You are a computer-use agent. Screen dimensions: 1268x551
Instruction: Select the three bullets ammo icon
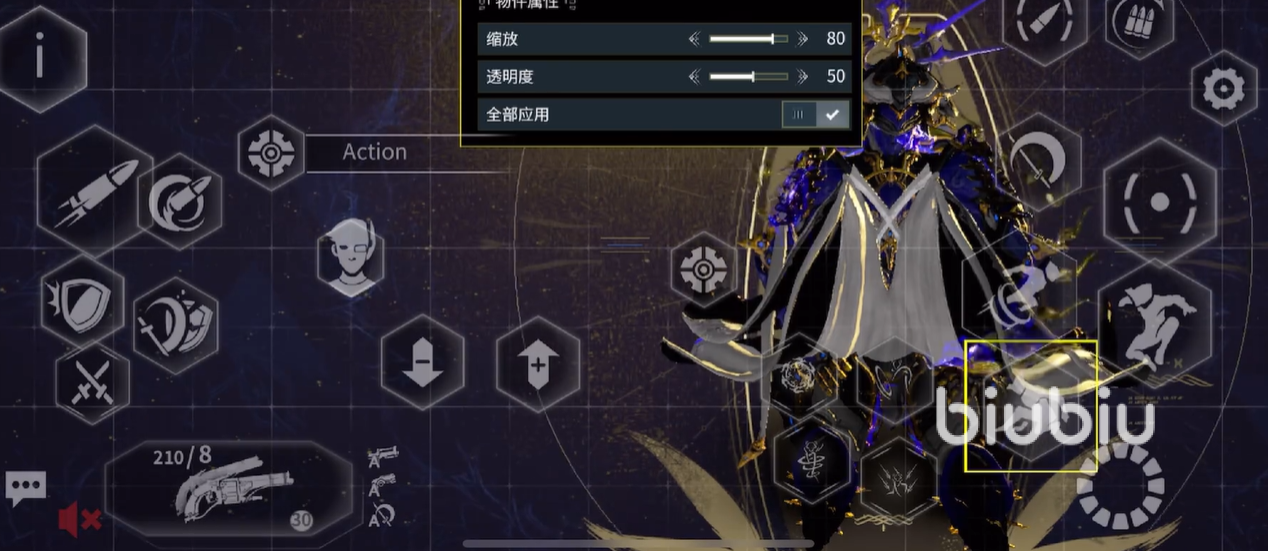[x=1139, y=21]
